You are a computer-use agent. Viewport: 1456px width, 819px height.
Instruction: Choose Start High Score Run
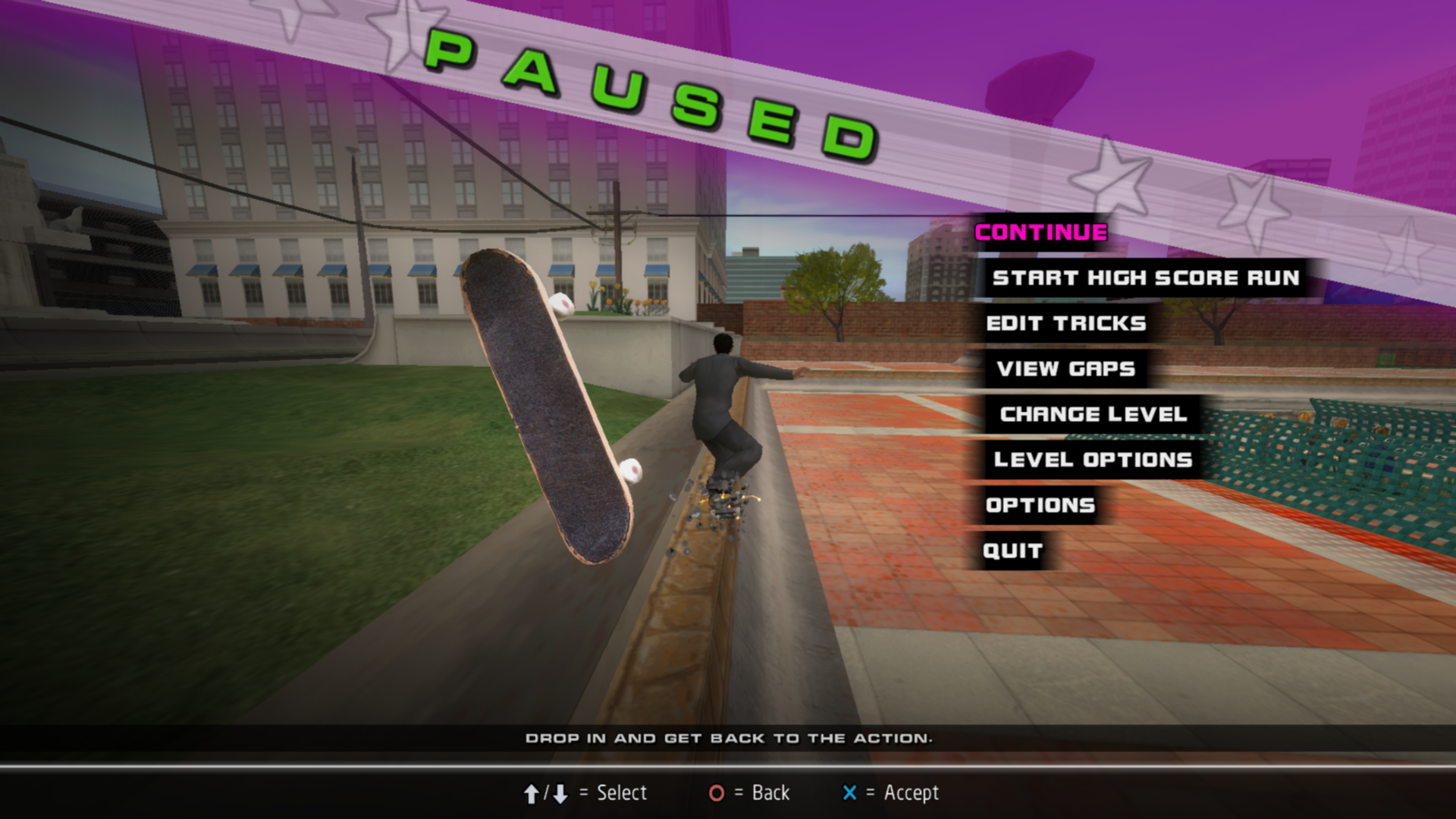tap(1145, 278)
